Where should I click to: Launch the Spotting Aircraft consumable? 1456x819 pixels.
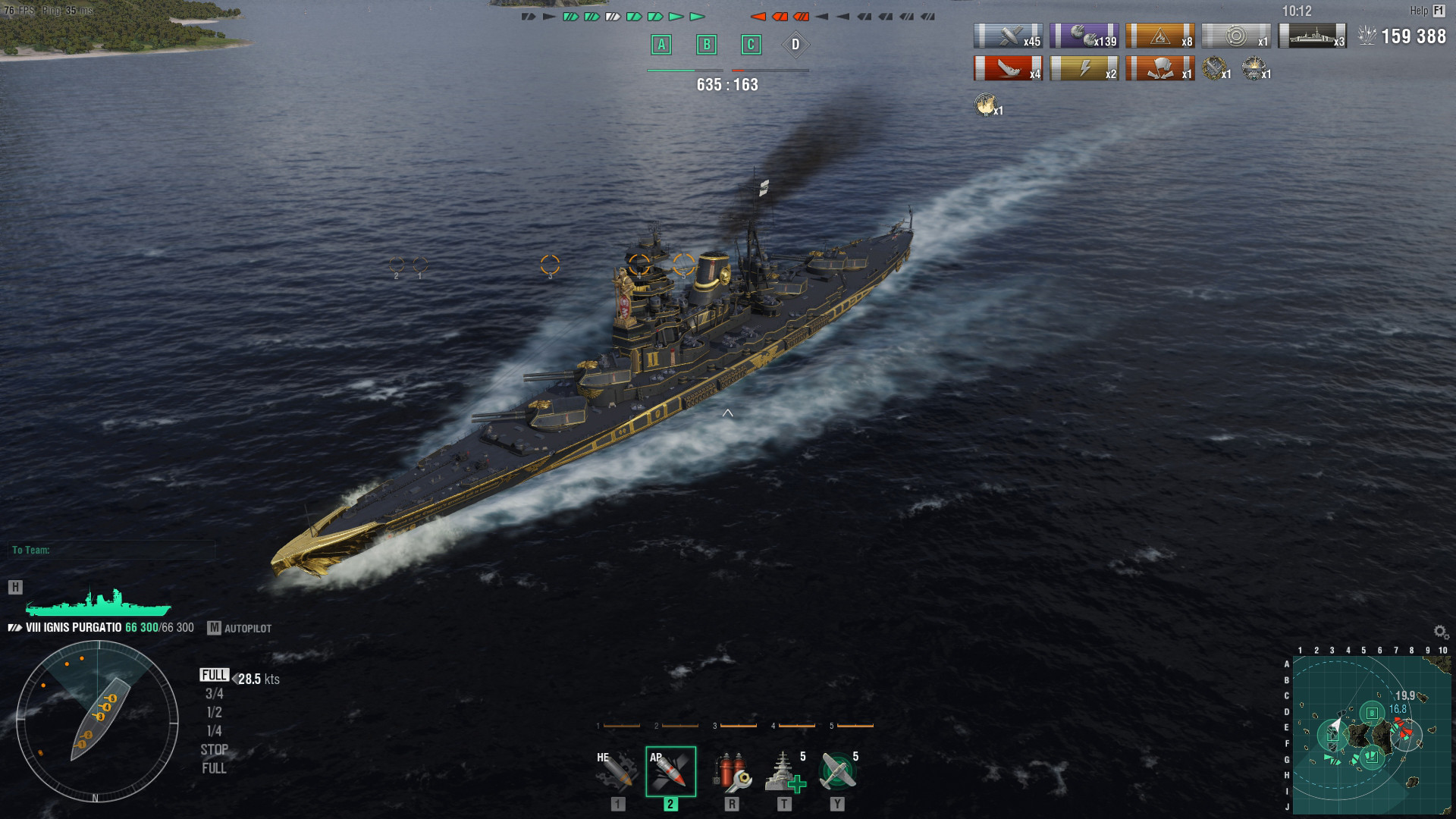point(842,770)
